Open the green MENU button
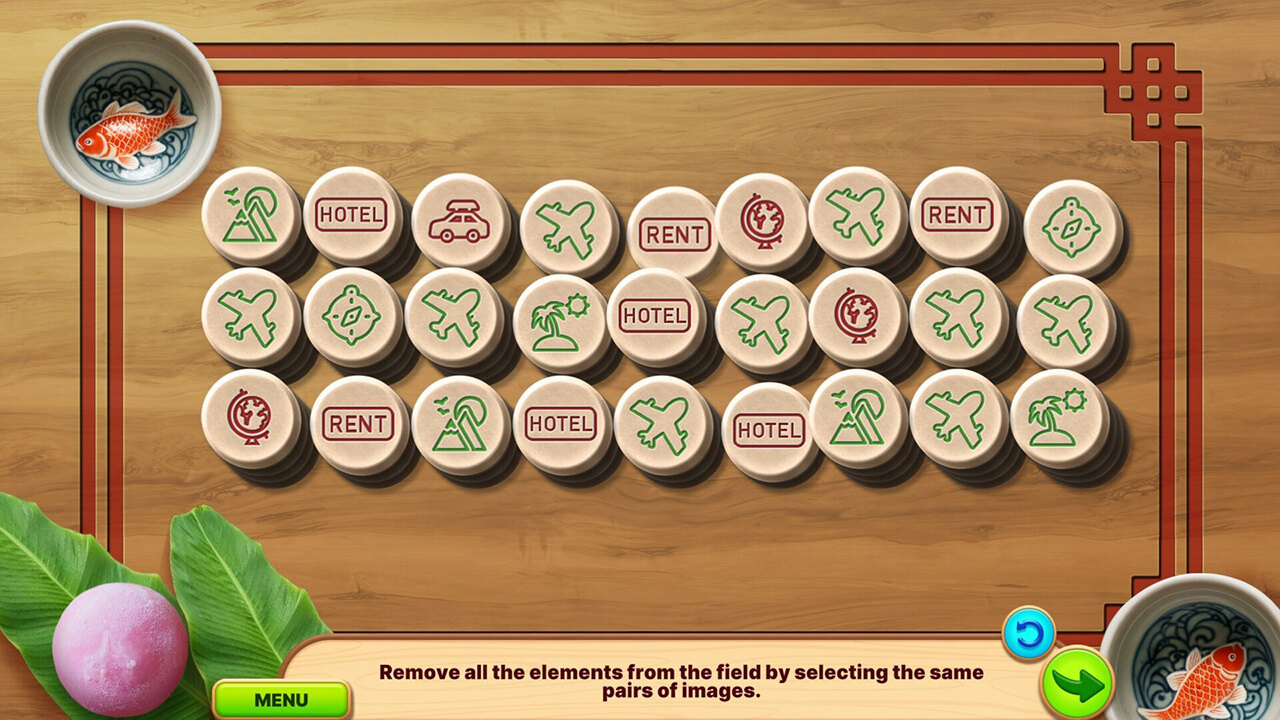The width and height of the screenshot is (1280, 720). point(281,699)
